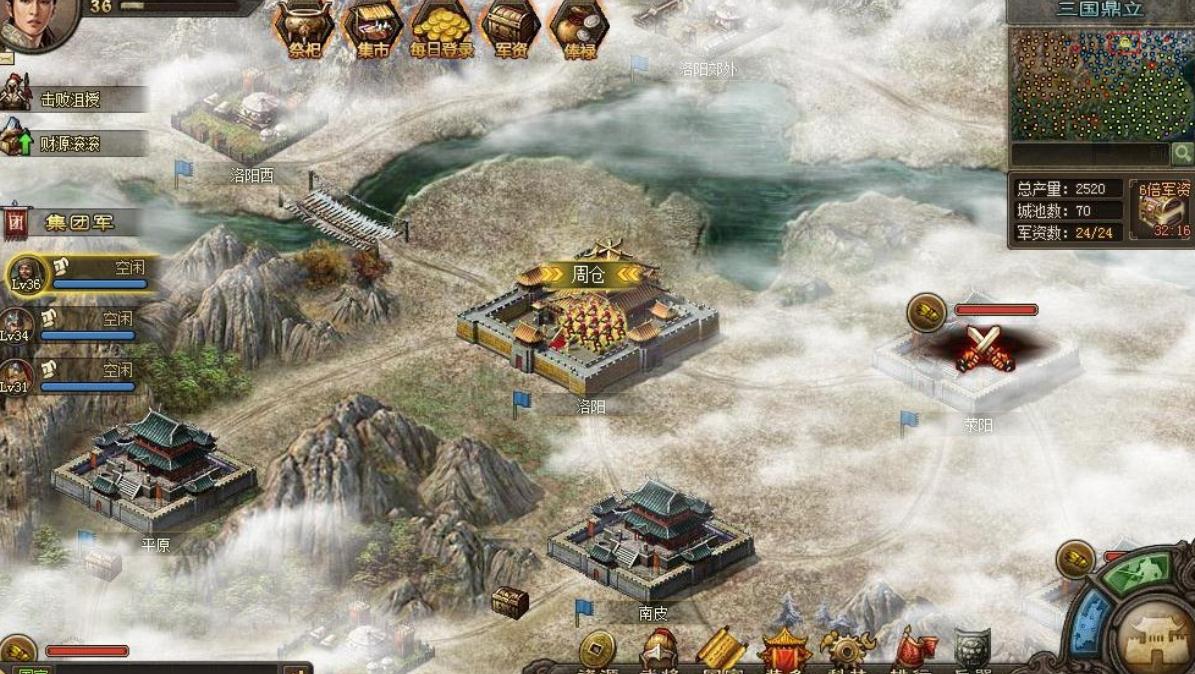The width and height of the screenshot is (1195, 674).
Task: Open the 集团军 army group panel
Action: pos(75,222)
